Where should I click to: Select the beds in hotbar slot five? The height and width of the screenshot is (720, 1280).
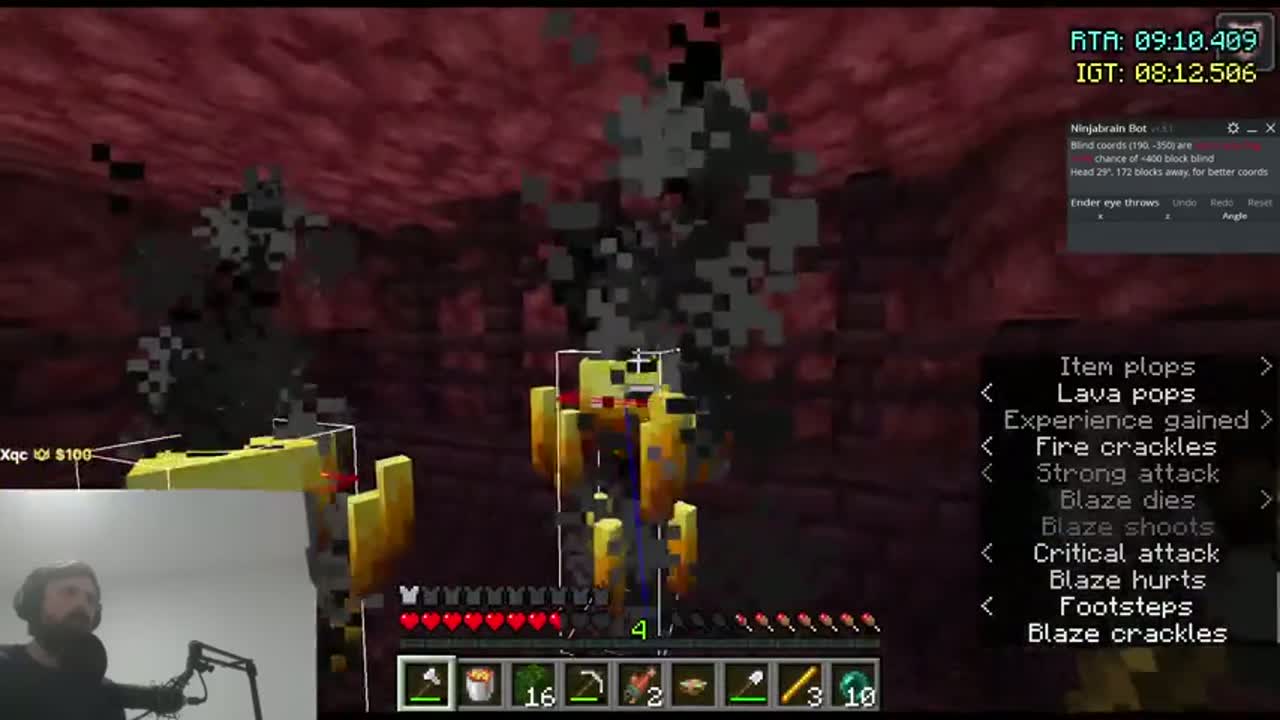pos(641,683)
